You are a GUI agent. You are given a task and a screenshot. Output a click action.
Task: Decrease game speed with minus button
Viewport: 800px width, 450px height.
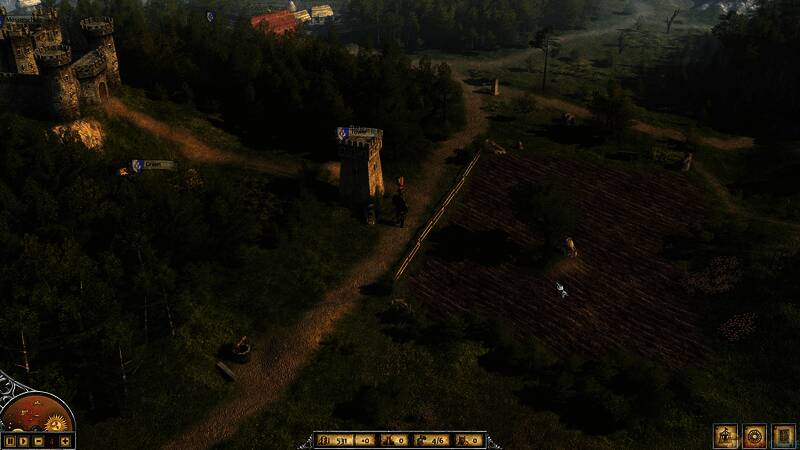(38, 440)
